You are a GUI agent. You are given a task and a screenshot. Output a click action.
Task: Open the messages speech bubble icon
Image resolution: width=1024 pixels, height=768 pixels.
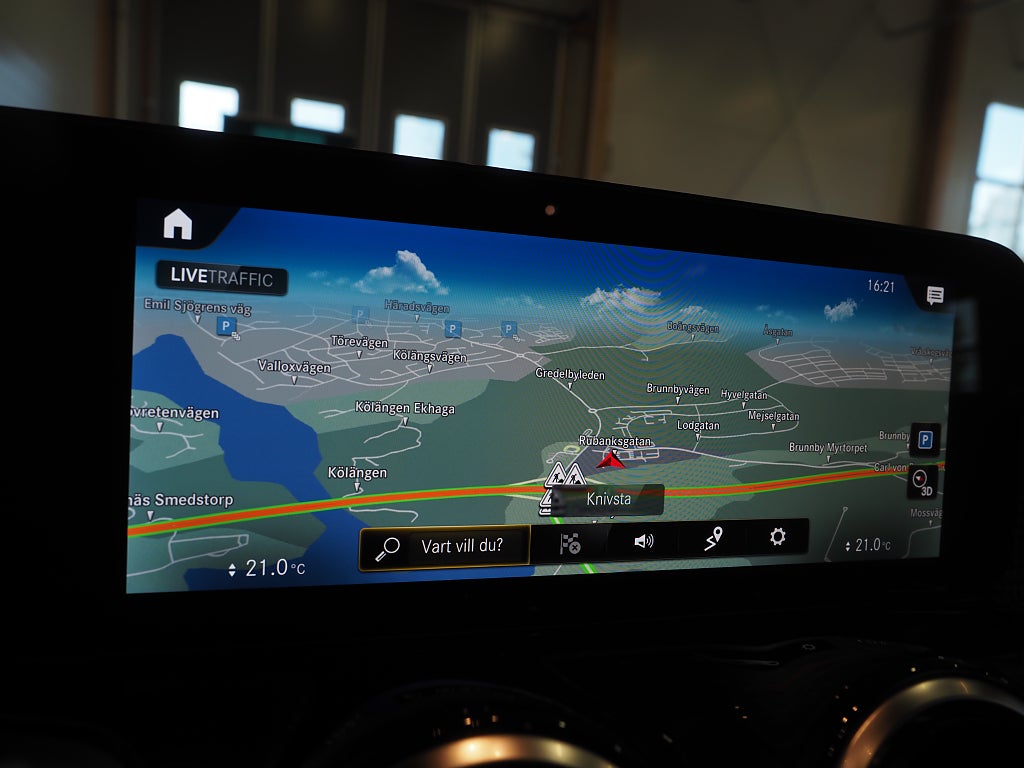(935, 295)
